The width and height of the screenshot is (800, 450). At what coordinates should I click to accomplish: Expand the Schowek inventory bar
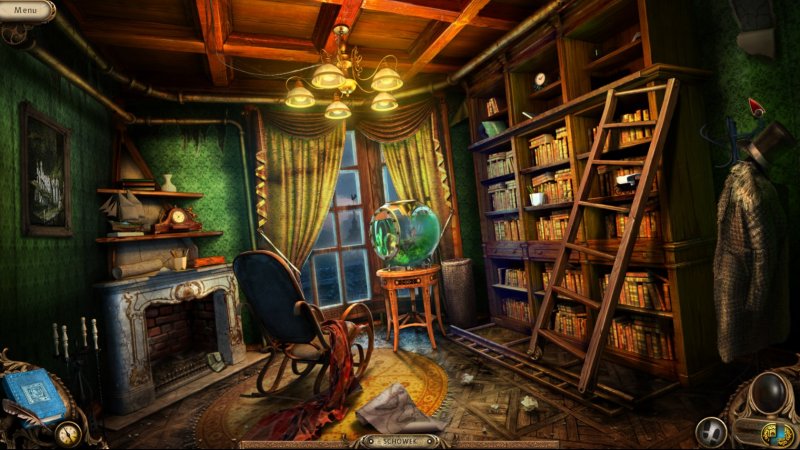(x=399, y=440)
